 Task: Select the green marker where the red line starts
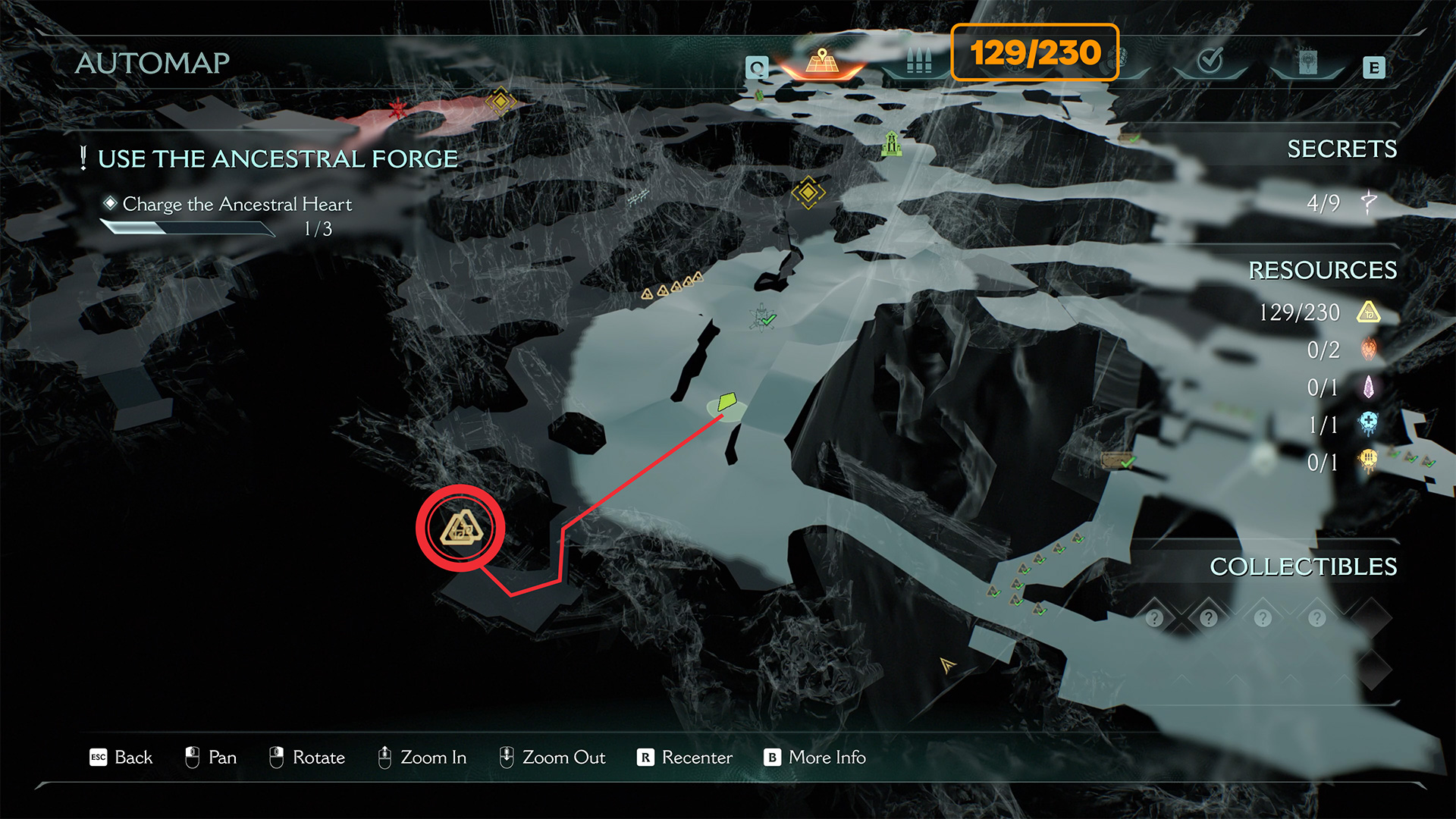(x=727, y=401)
